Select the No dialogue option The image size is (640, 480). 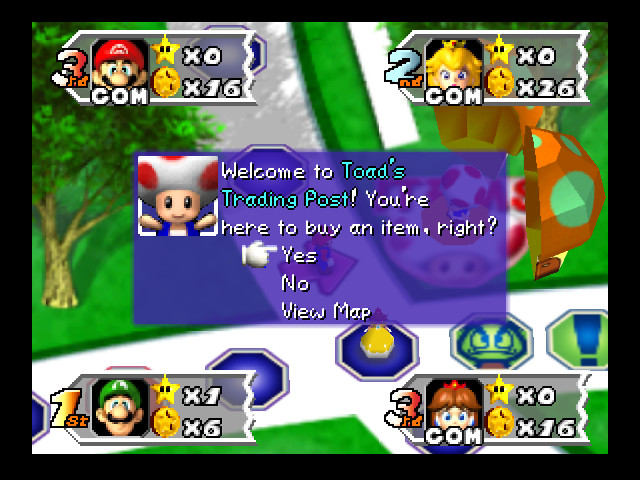tap(295, 284)
